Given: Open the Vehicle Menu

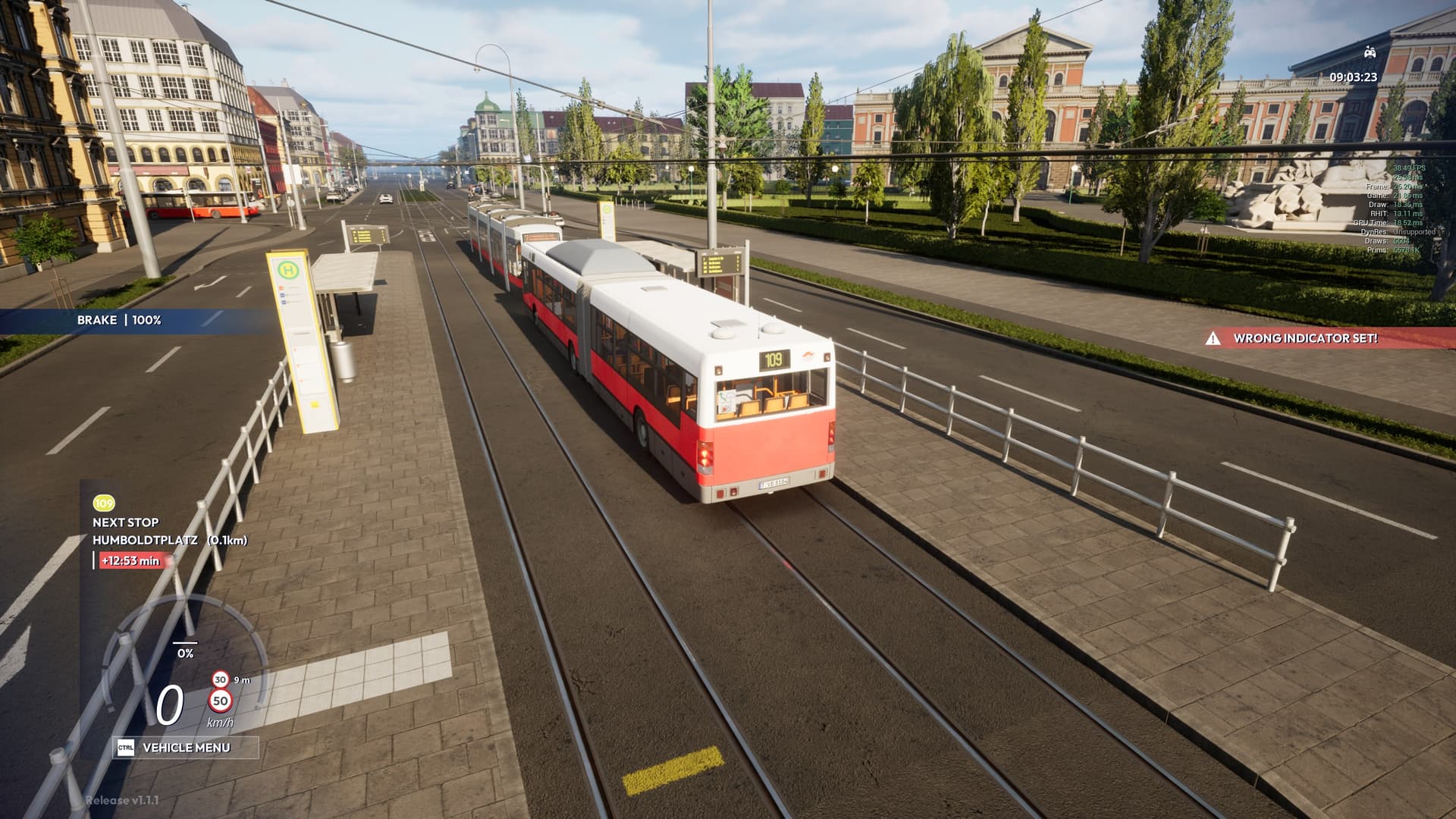Looking at the screenshot, I should pyautogui.click(x=186, y=748).
